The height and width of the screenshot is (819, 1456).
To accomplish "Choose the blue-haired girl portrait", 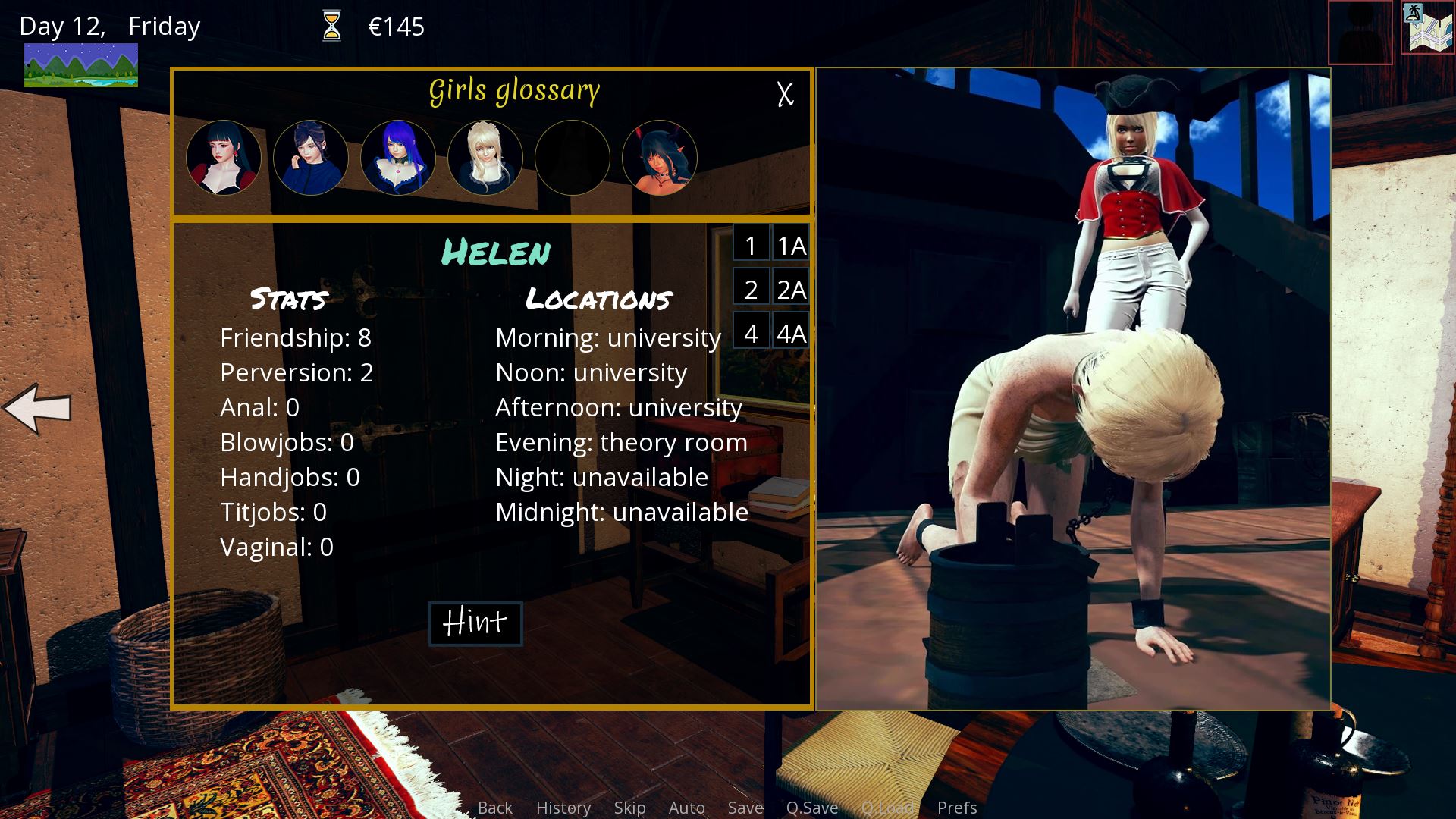I will [398, 158].
